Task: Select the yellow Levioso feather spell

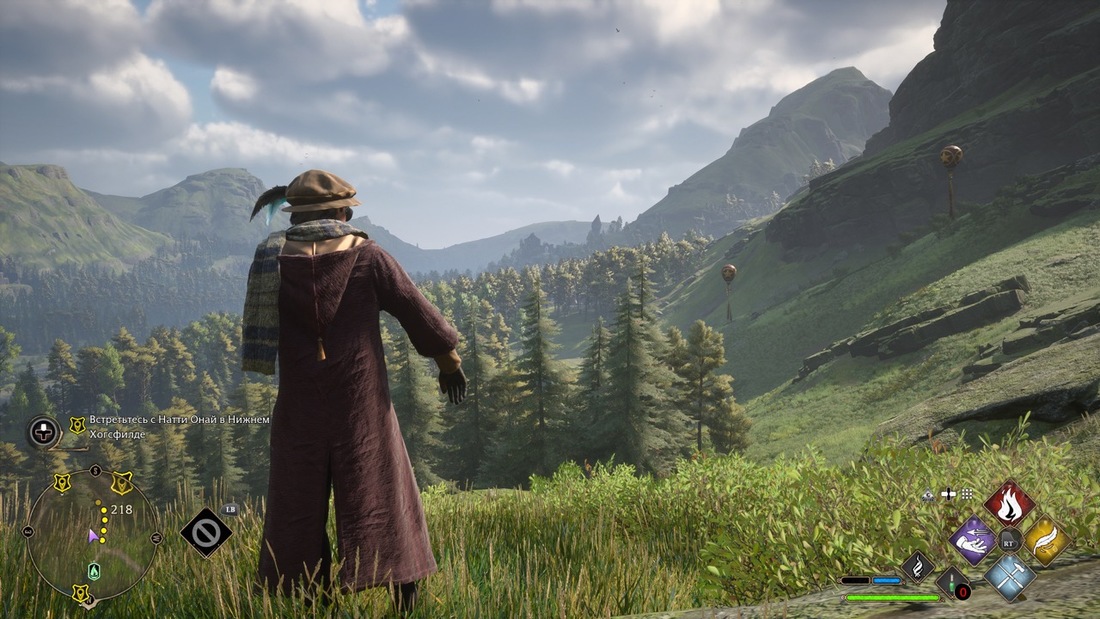Action: pos(1046,540)
